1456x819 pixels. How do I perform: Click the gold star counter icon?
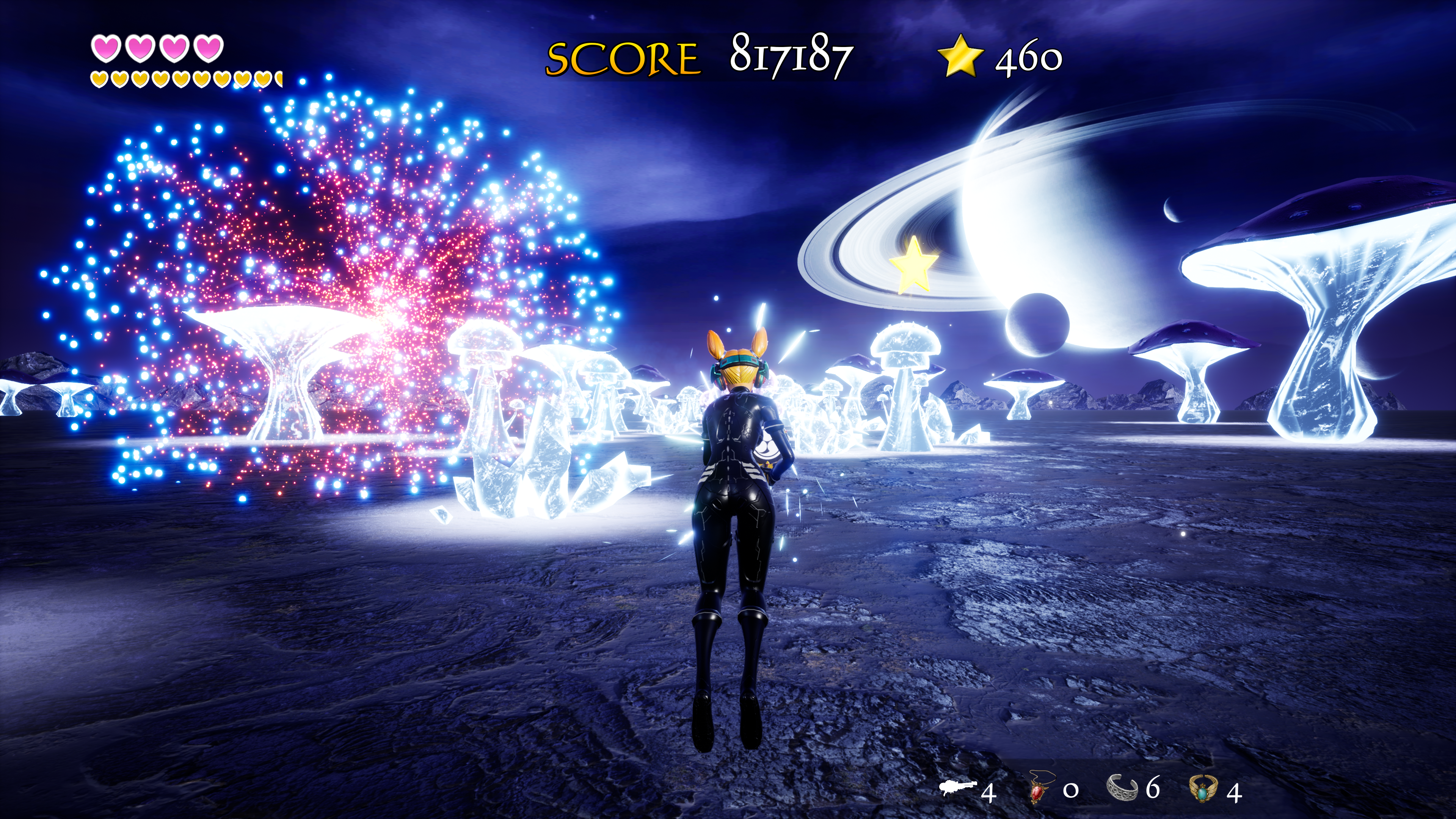coord(960,55)
